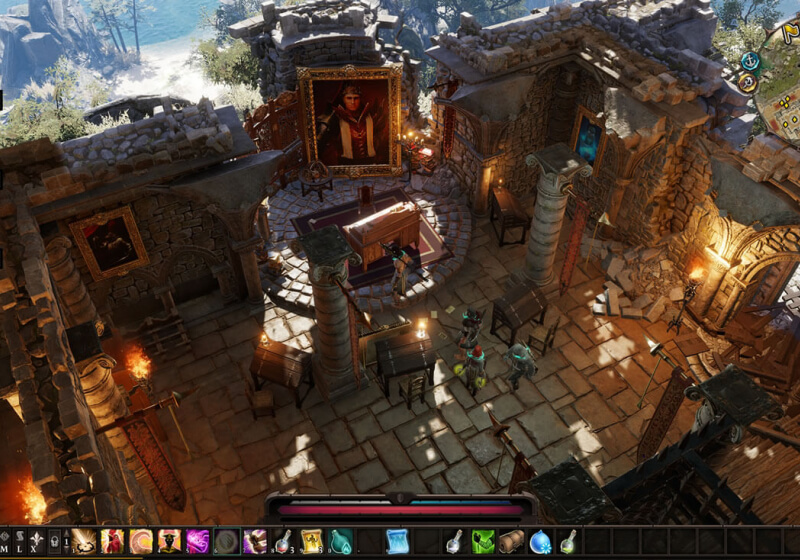This screenshot has width=800, height=560.
Task: Cast the purple magic skill
Action: click(198, 541)
